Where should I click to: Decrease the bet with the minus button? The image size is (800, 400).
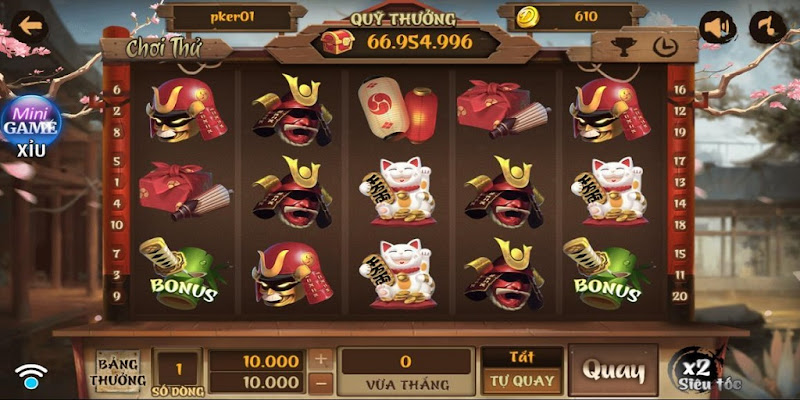[320, 382]
